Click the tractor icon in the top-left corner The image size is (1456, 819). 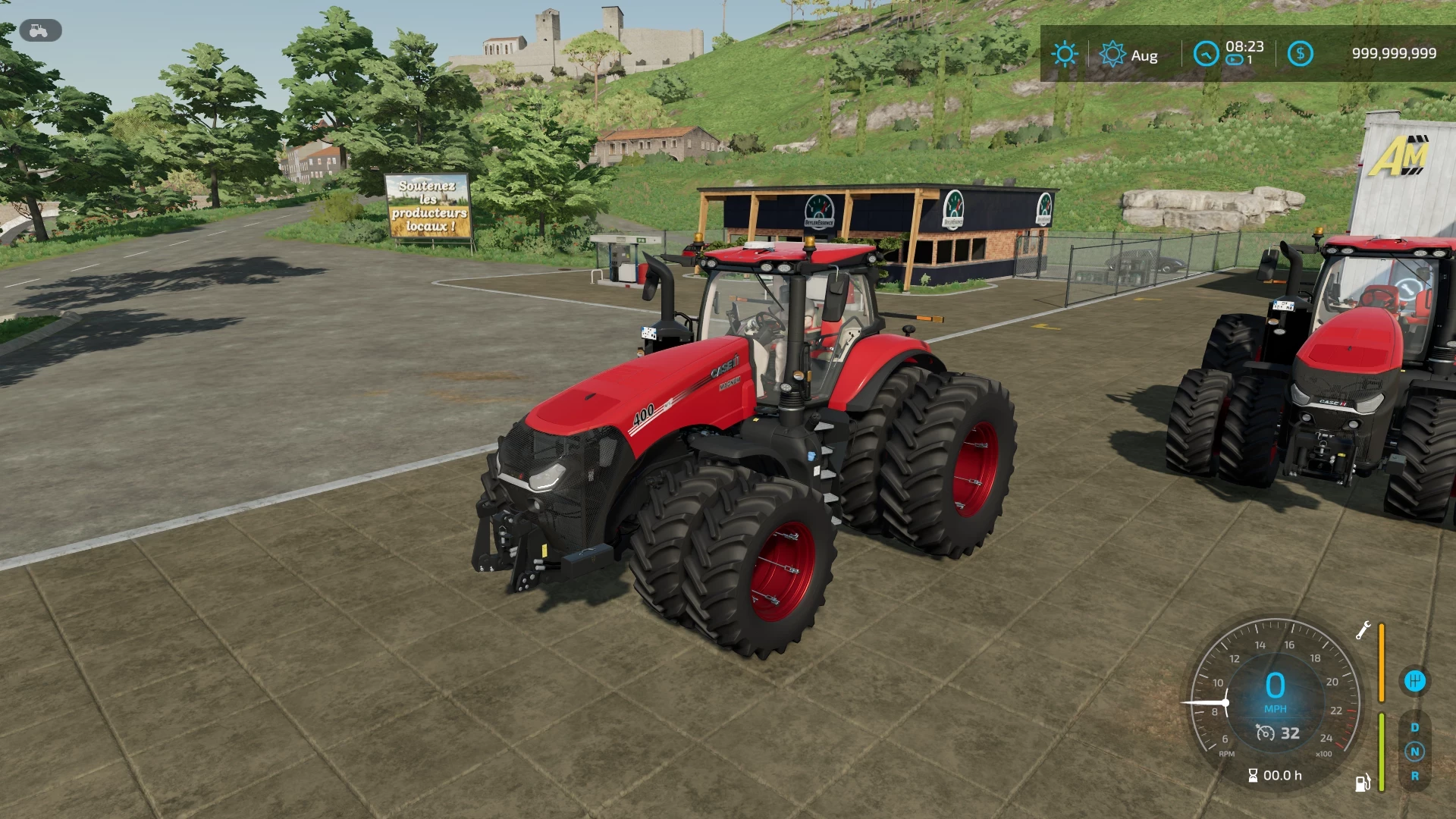point(38,30)
